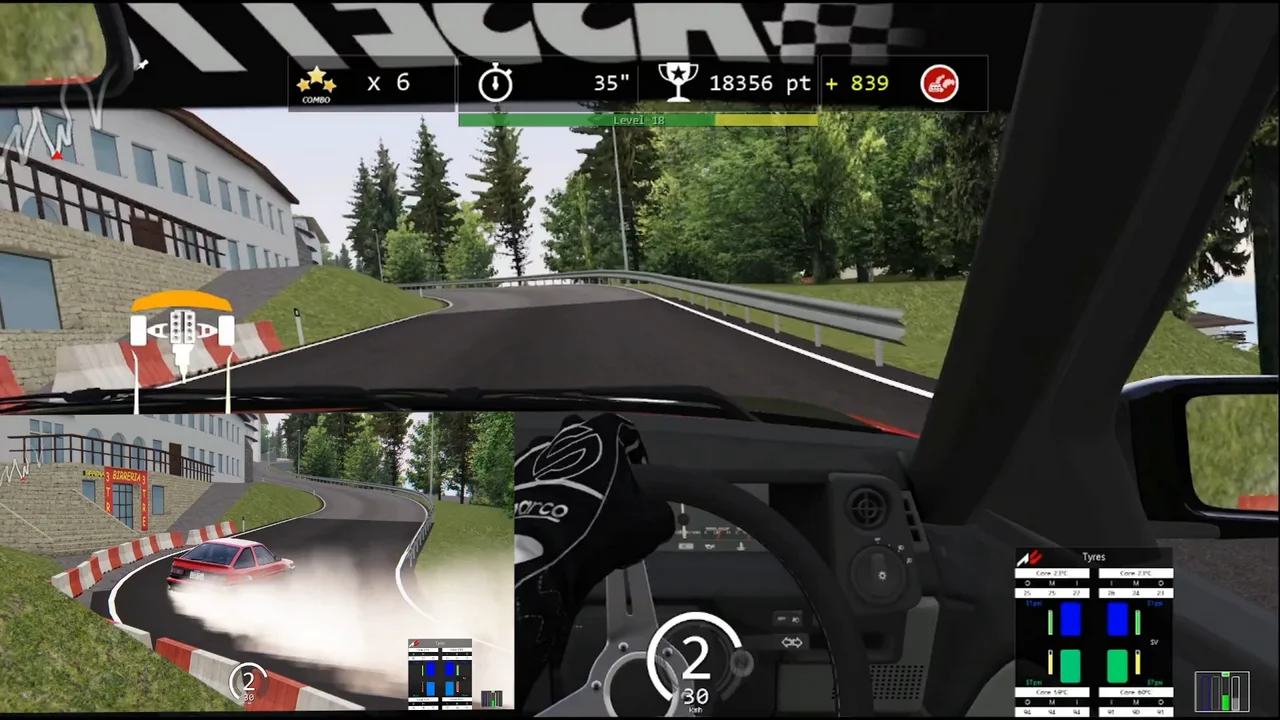The width and height of the screenshot is (1280, 720).
Task: Click the red drift icon in the score bar
Action: [x=939, y=83]
